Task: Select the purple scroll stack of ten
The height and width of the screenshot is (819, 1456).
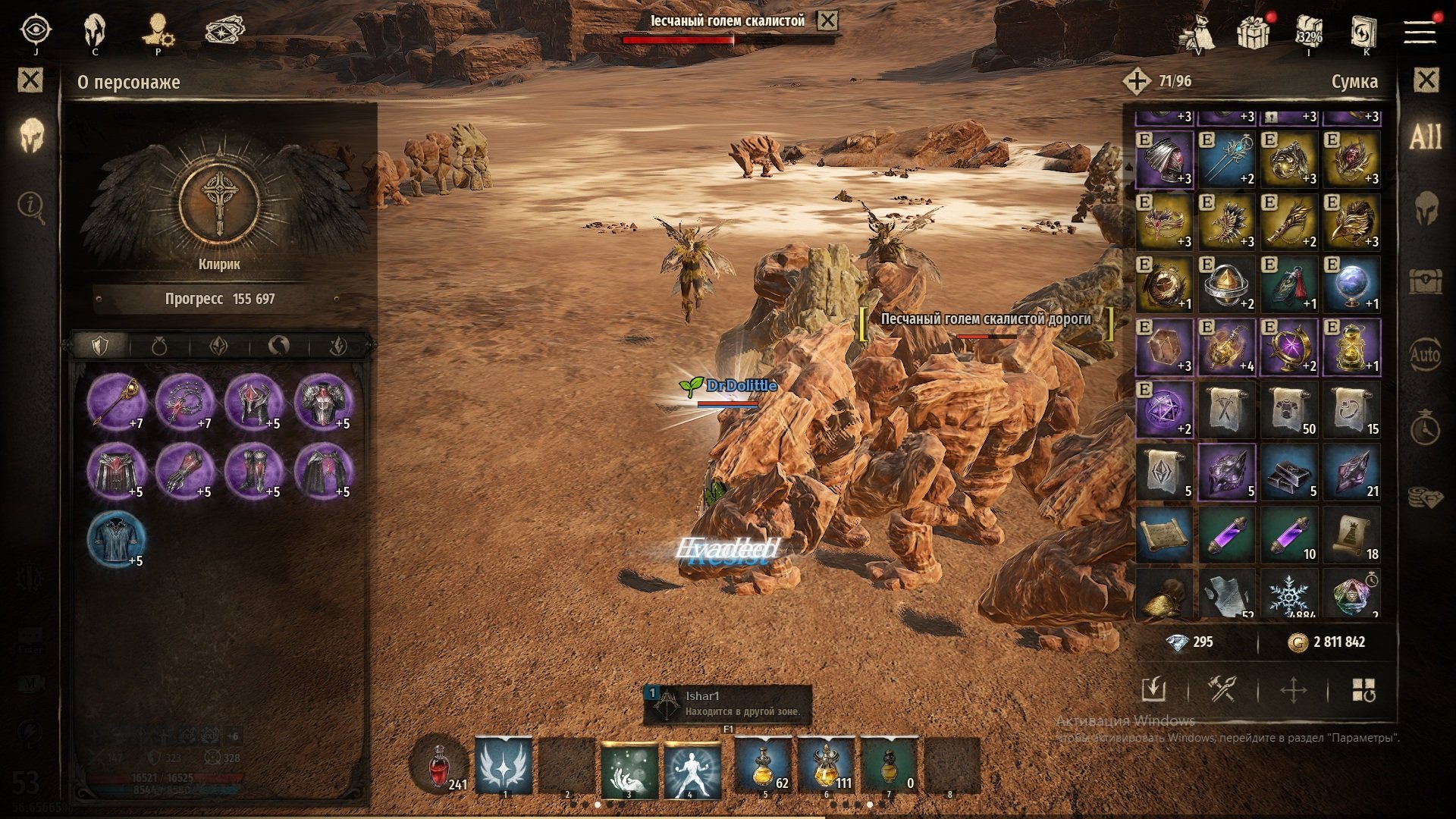Action: 1288,535
